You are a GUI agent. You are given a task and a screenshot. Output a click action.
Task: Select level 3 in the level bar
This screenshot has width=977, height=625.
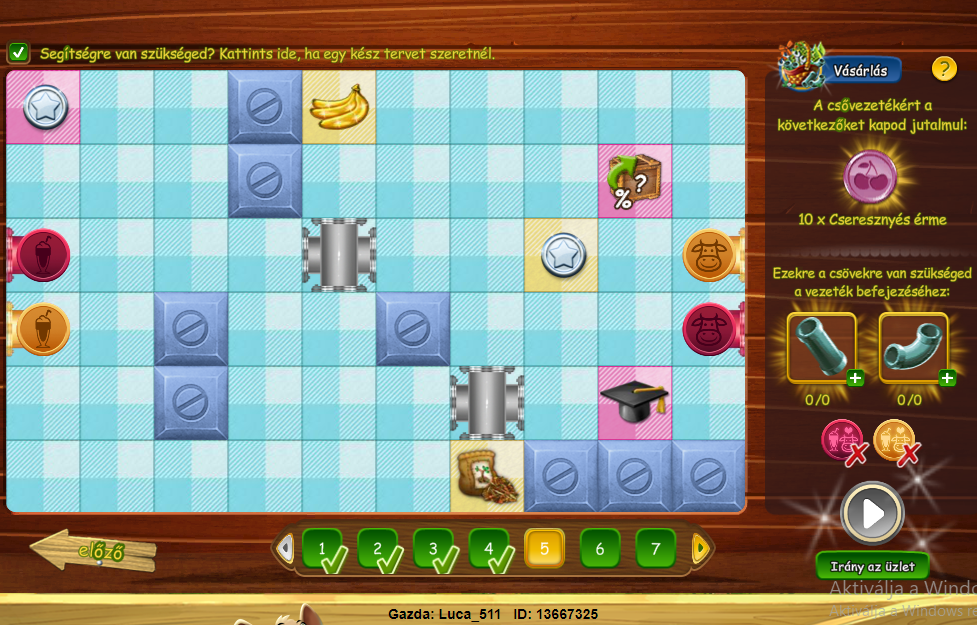[433, 549]
